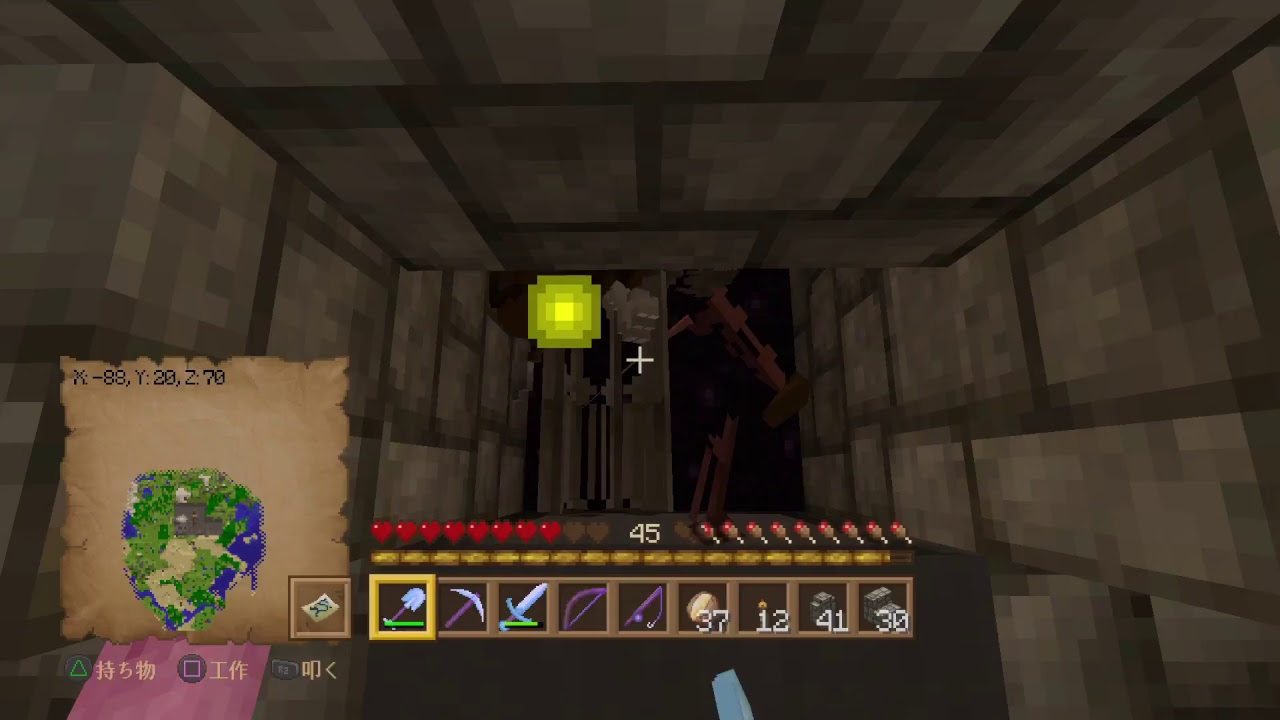Click the map icon beside the hotbar
Screen dimensions: 1280x720
(x=319, y=608)
